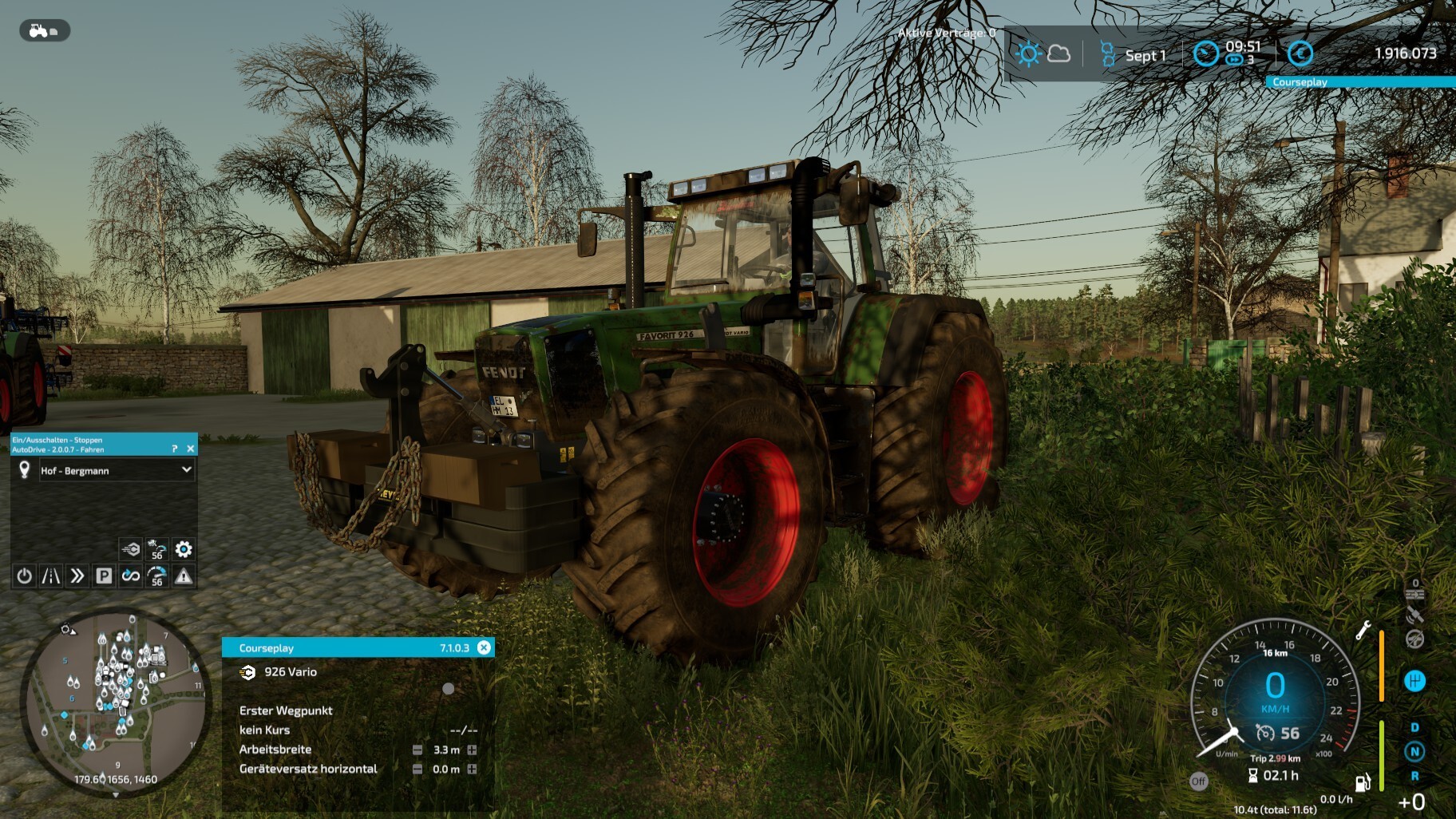This screenshot has height=819, width=1456.
Task: Decrease Geräteversatz horizontal with minus
Action: pyautogui.click(x=417, y=769)
